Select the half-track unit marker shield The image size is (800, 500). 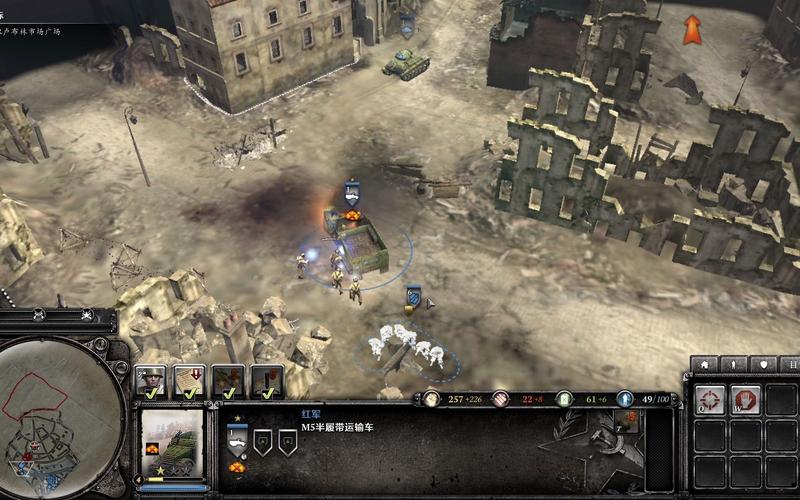(x=352, y=191)
